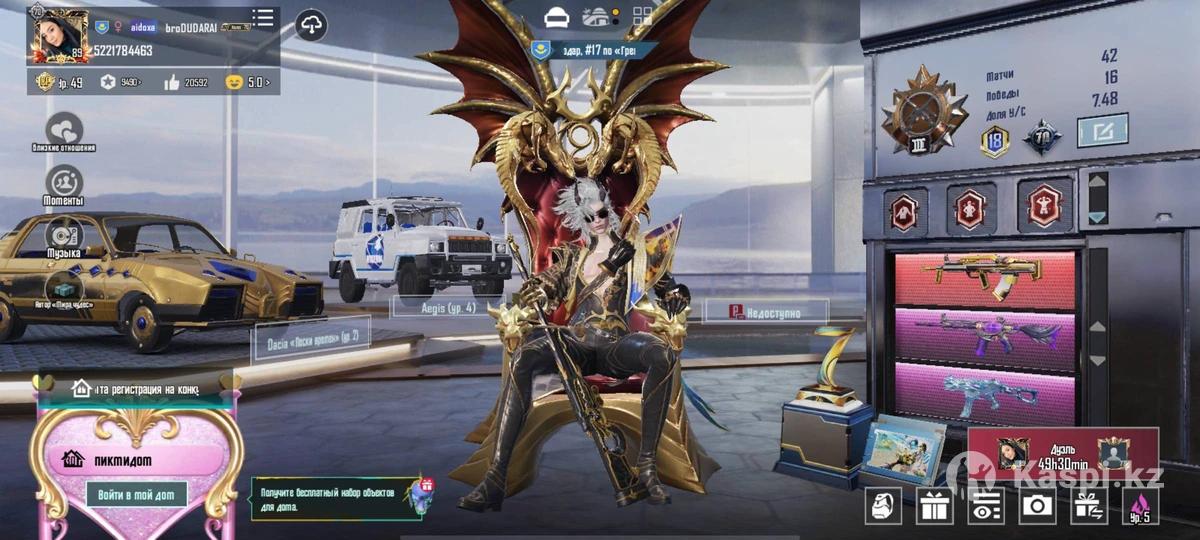Select the Aegis vehicle label
1200x540 pixels.
(x=446, y=308)
